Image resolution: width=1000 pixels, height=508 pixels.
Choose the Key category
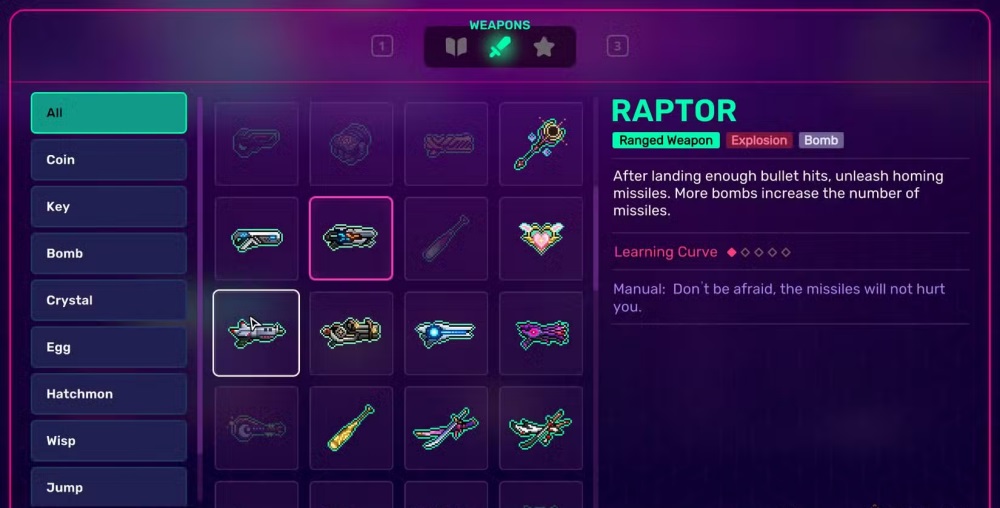[108, 207]
